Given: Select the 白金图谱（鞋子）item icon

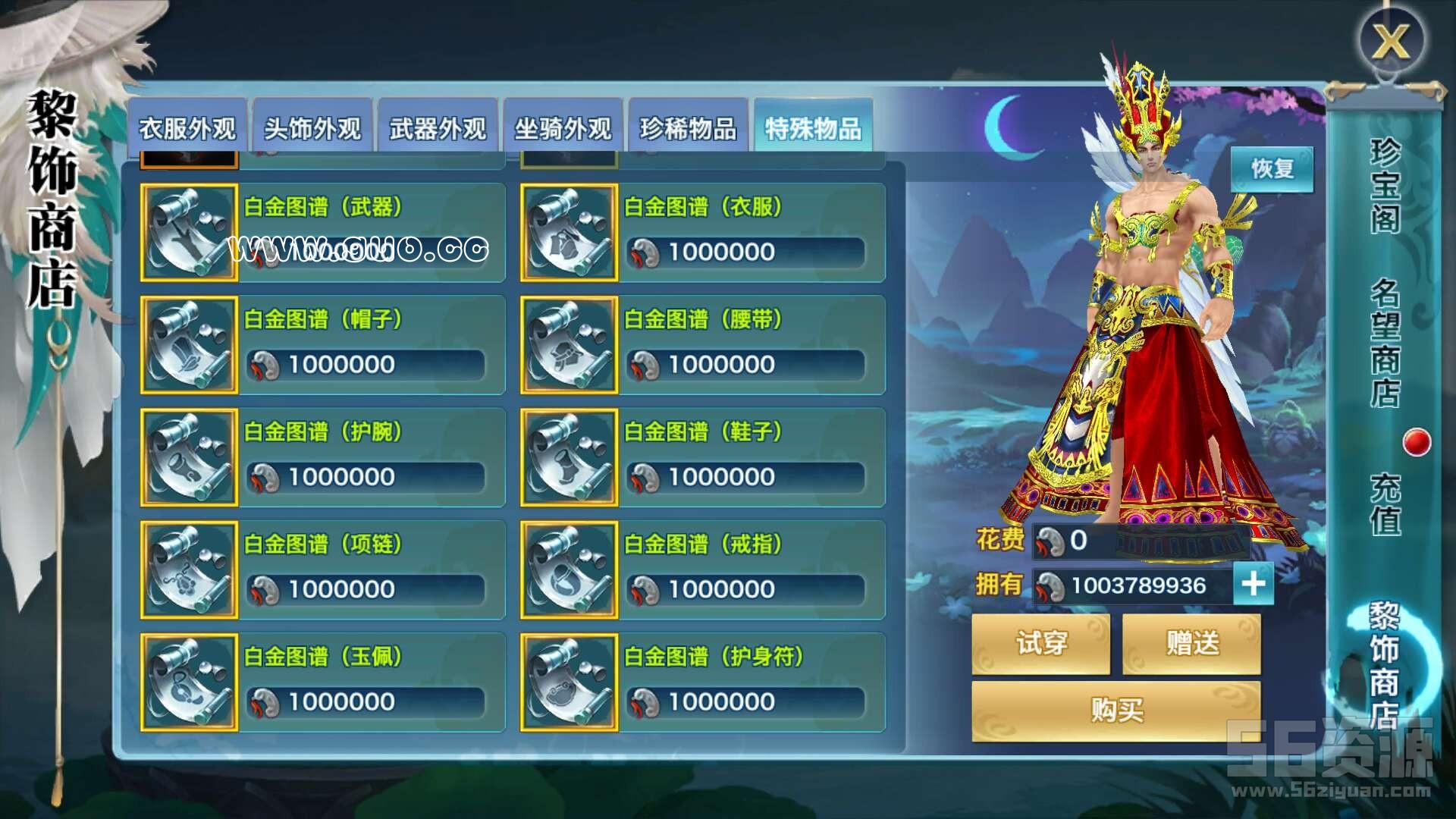Looking at the screenshot, I should pos(570,457).
